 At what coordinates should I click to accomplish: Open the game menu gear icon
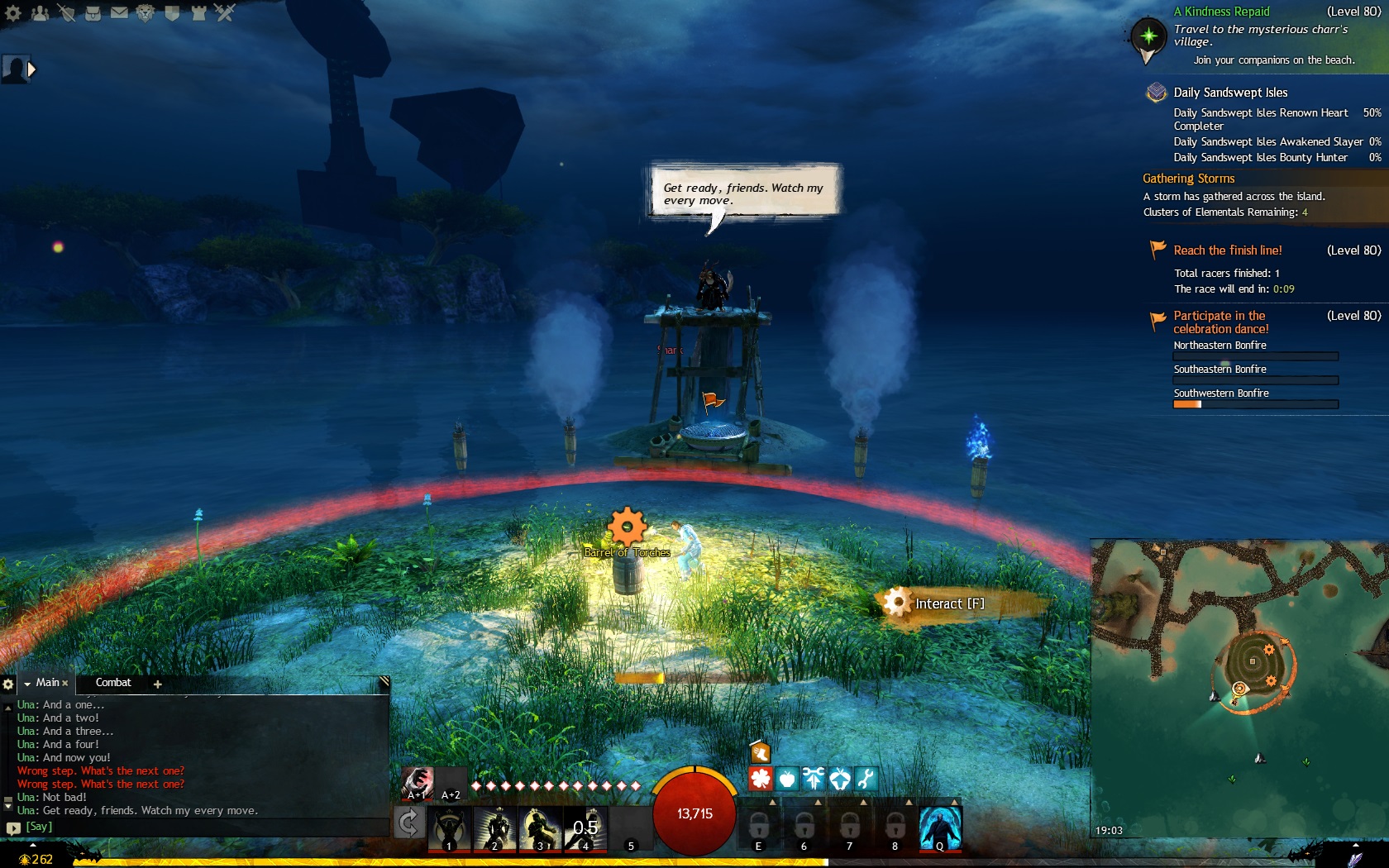pyautogui.click(x=13, y=12)
